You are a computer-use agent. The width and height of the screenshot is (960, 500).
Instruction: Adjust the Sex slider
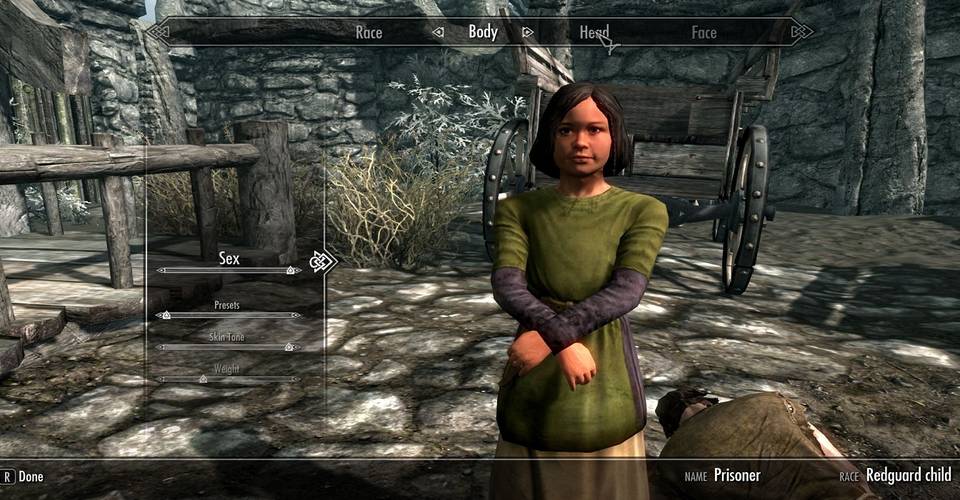click(x=229, y=270)
